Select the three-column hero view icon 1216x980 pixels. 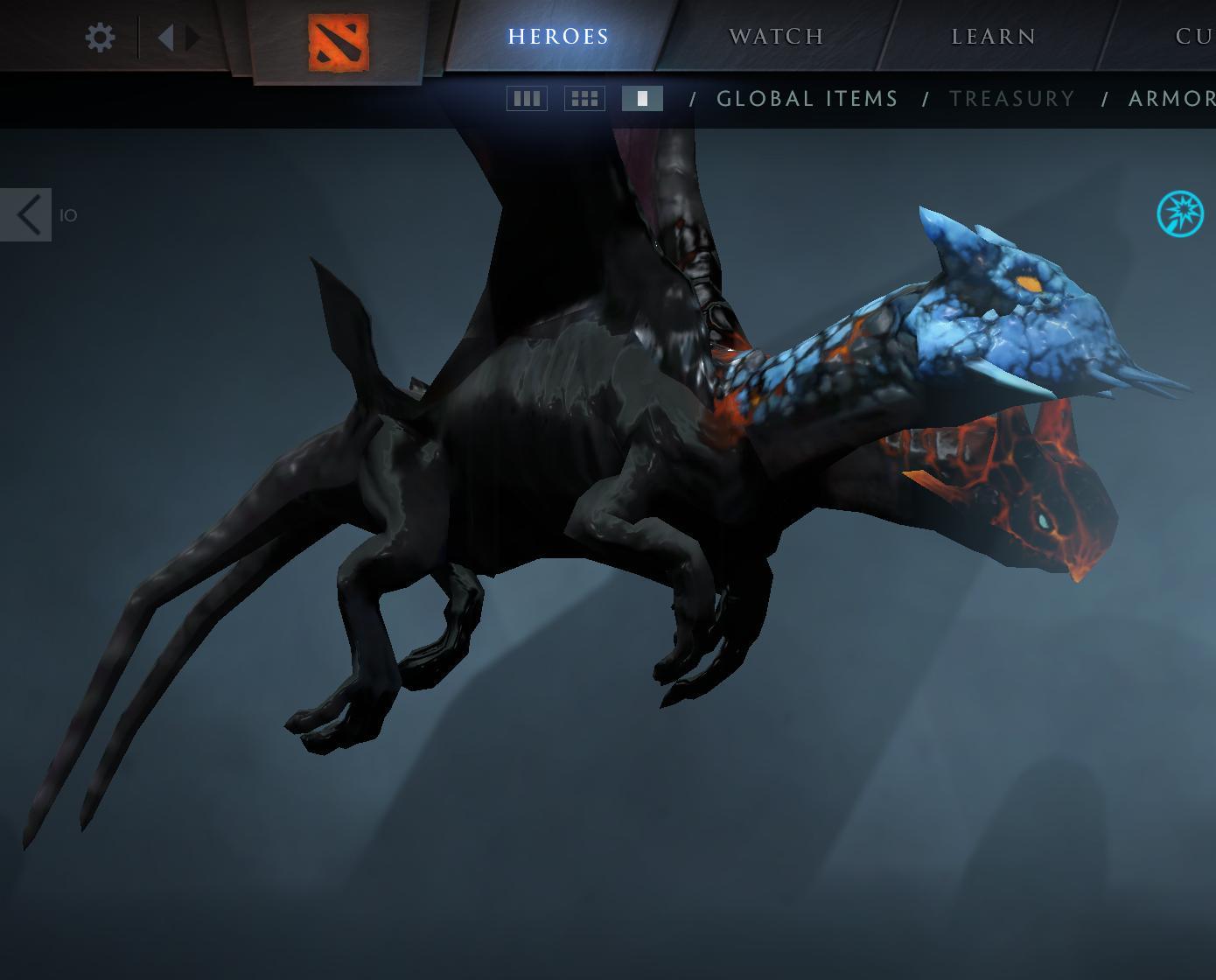click(x=527, y=99)
